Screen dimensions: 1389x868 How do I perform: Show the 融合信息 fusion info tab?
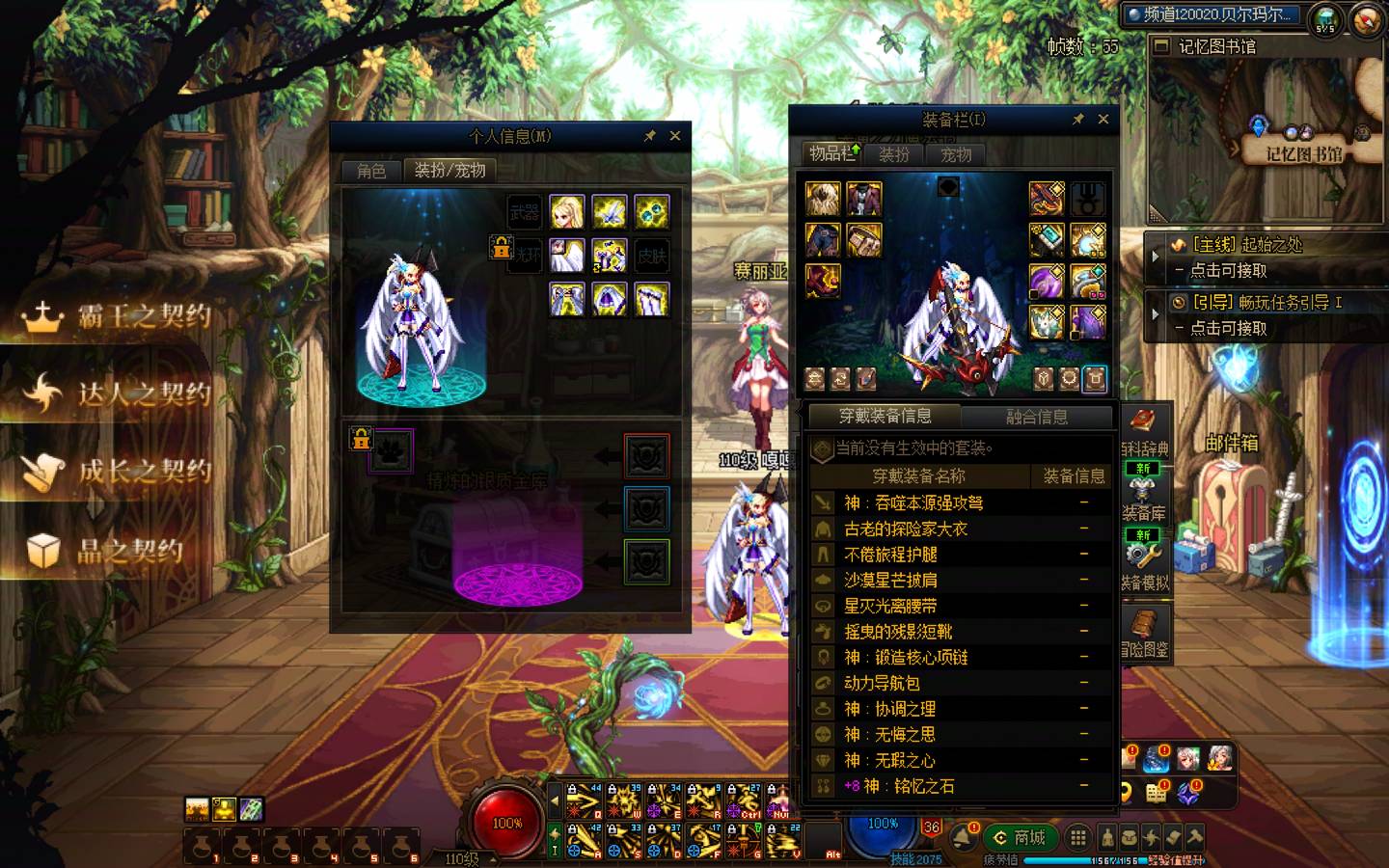[1037, 417]
